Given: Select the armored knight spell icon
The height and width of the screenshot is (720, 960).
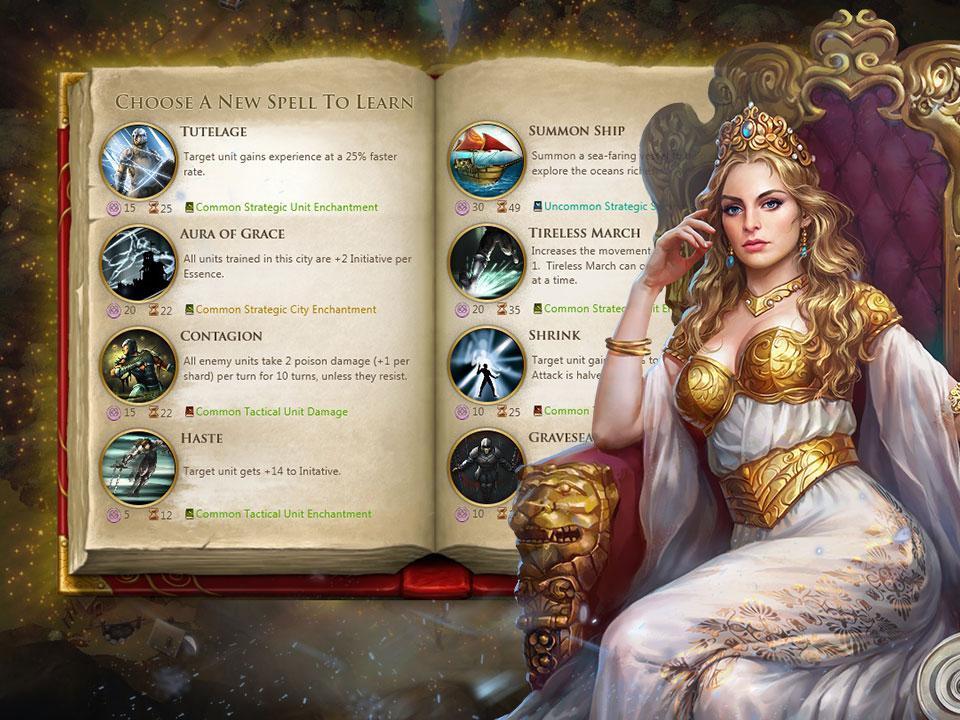Looking at the screenshot, I should tap(485, 468).
